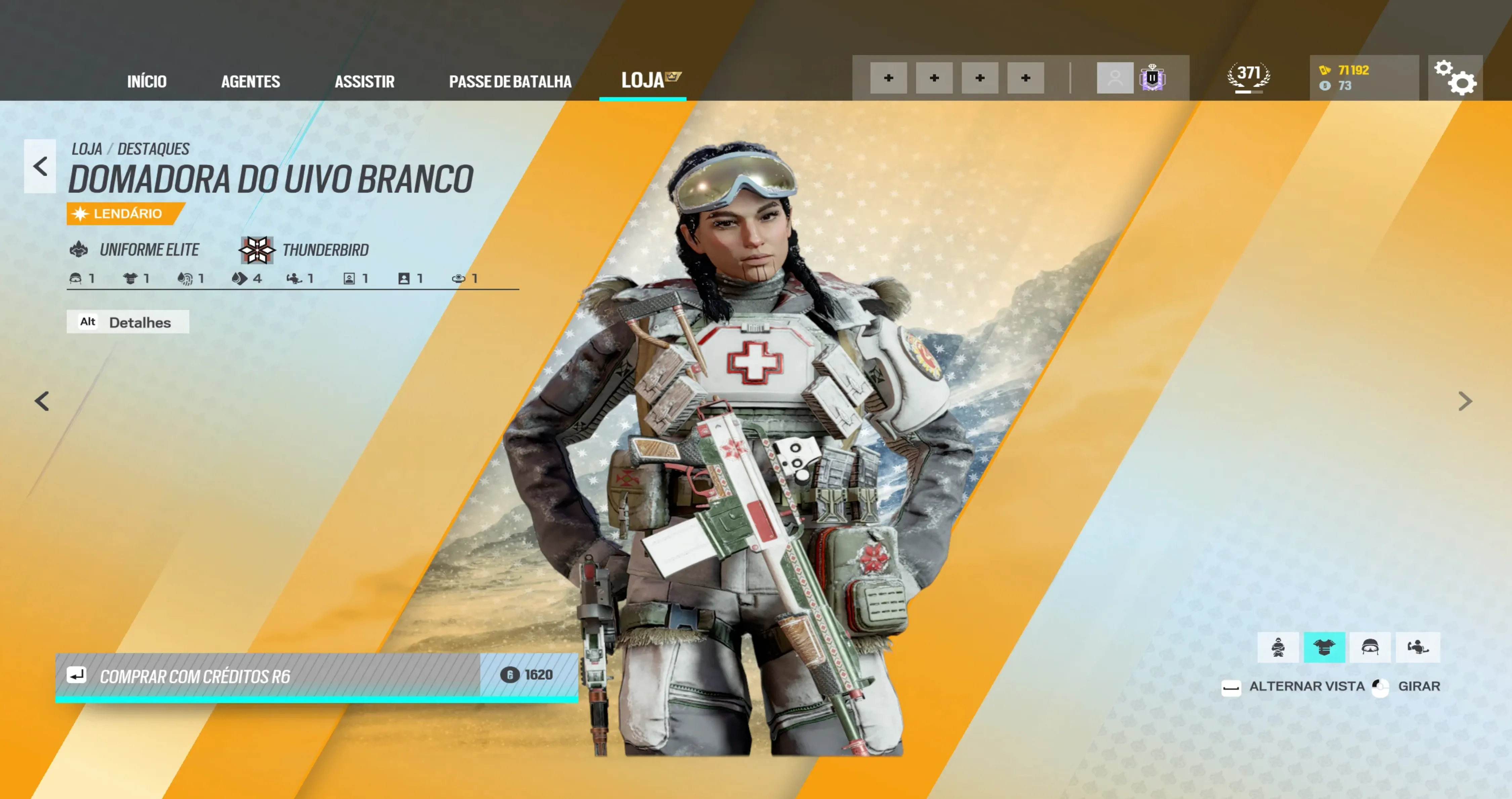The image size is (1512, 799).
Task: Show the Detalhes panel
Action: coord(128,322)
